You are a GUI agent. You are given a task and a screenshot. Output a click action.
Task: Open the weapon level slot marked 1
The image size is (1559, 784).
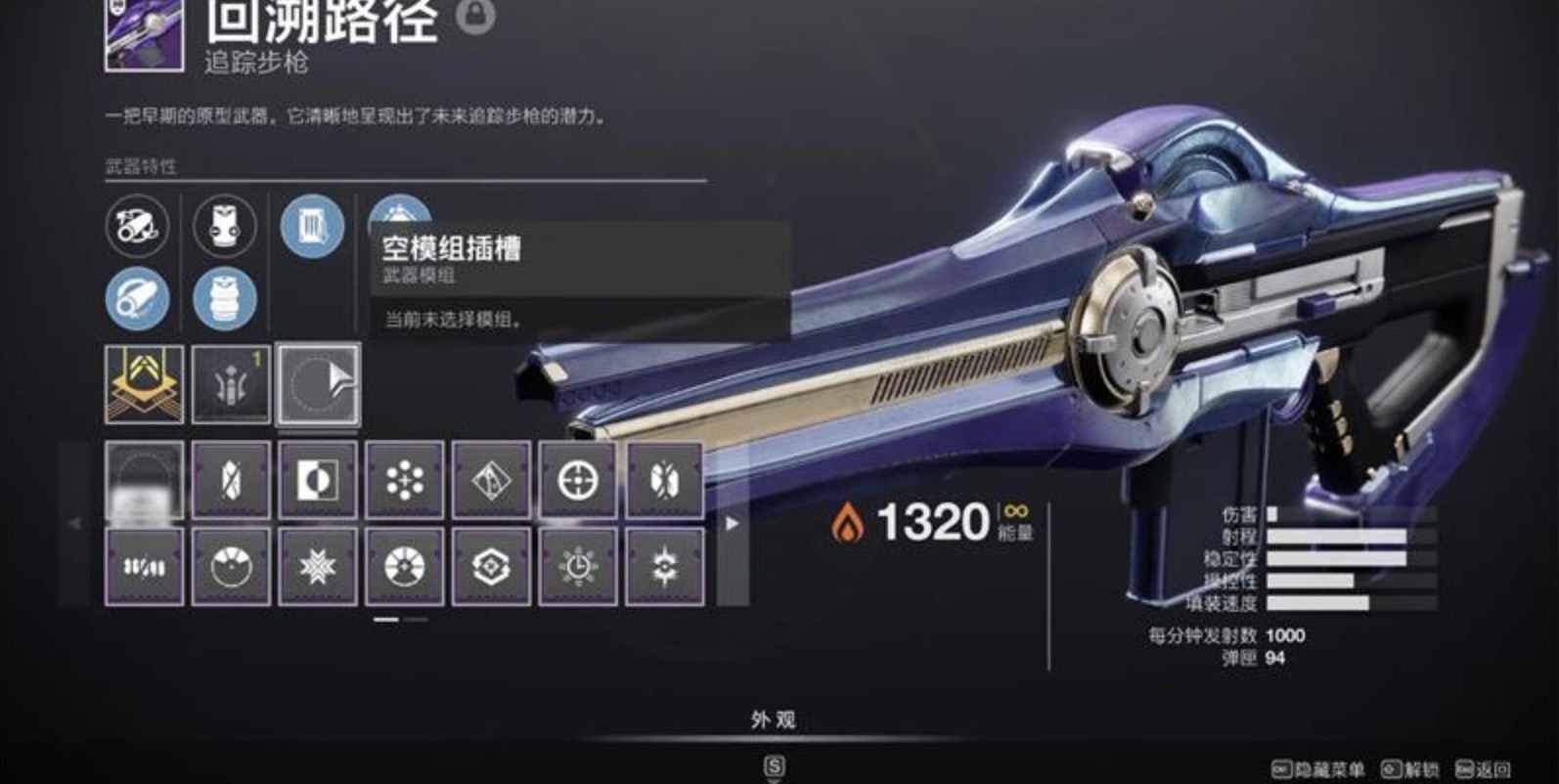231,384
